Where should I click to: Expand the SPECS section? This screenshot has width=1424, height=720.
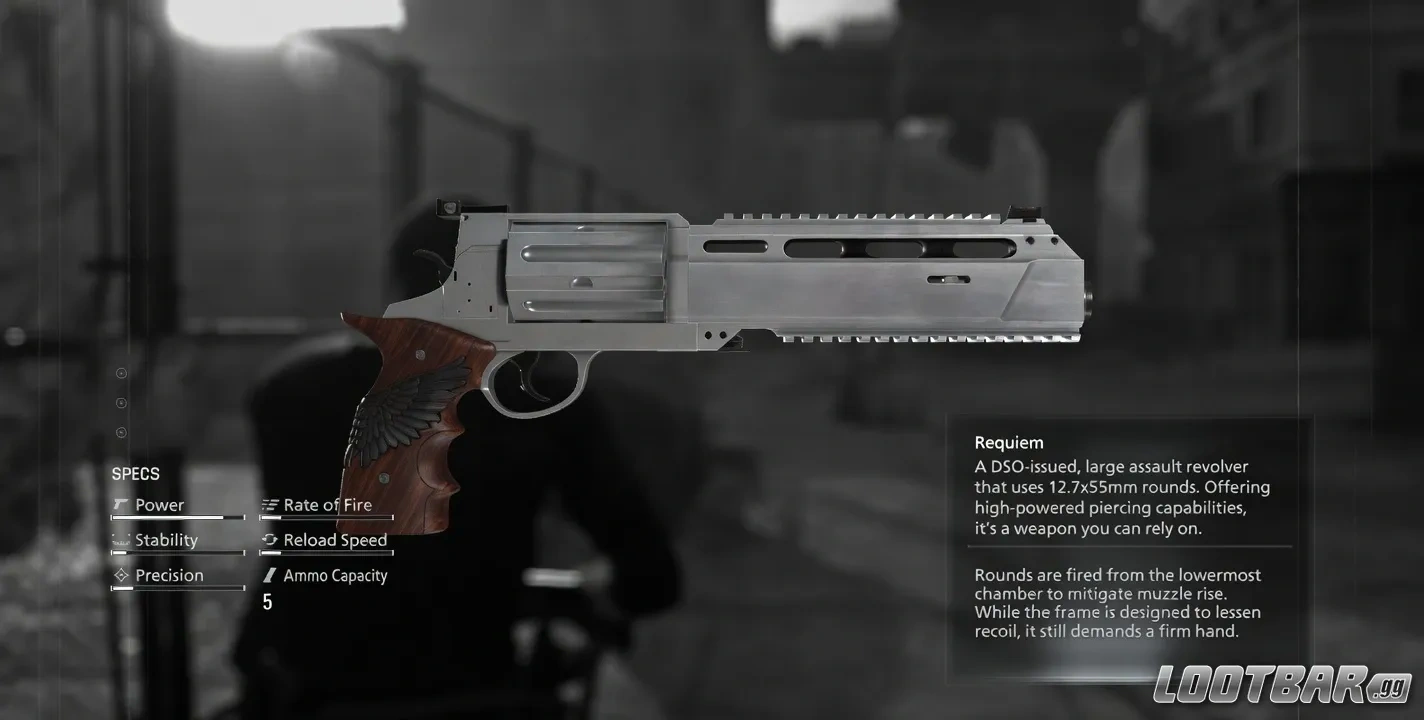click(x=135, y=473)
